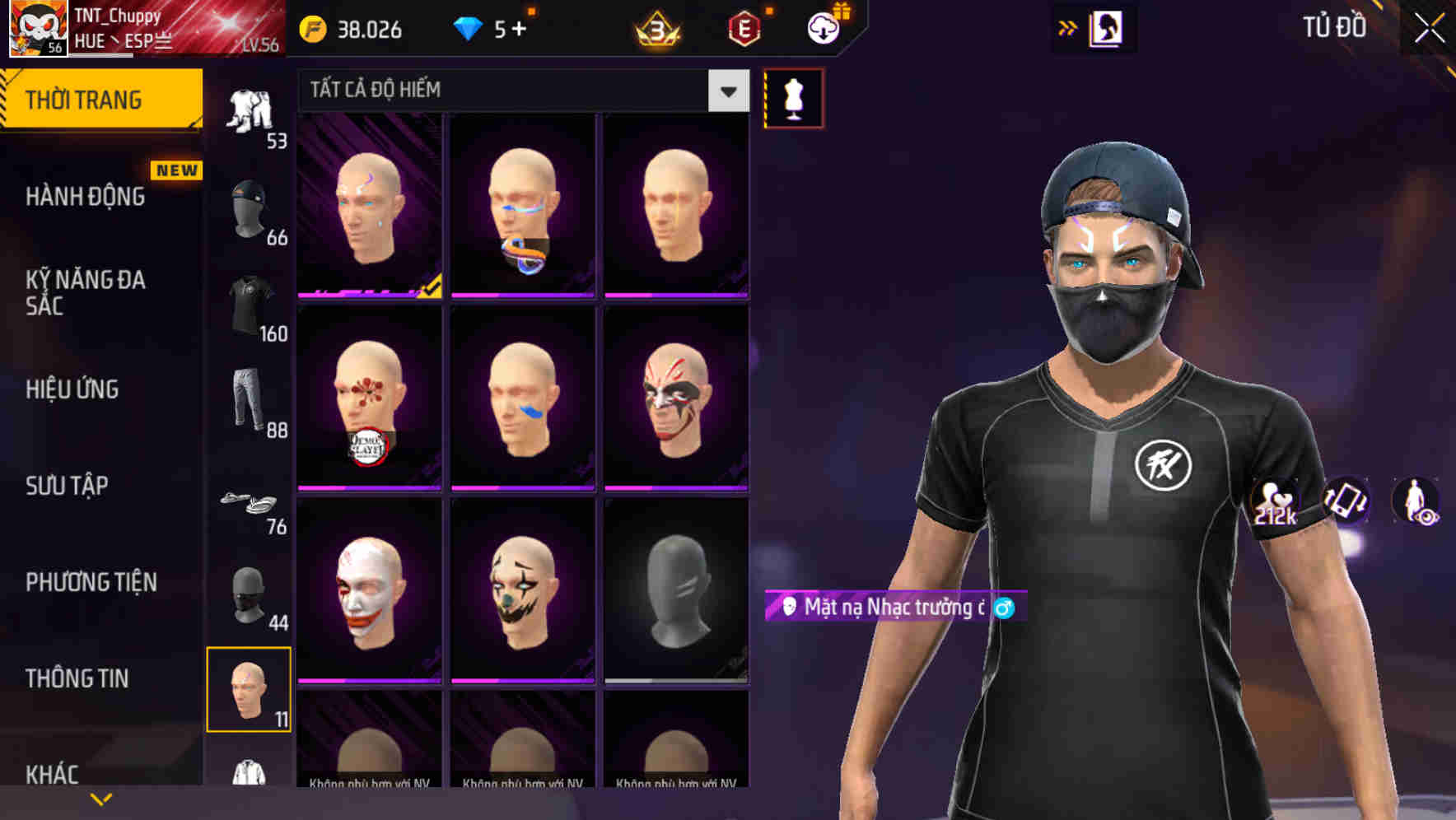
Task: Expand the sidebar with the bottom yellow chevron
Action: tap(100, 799)
